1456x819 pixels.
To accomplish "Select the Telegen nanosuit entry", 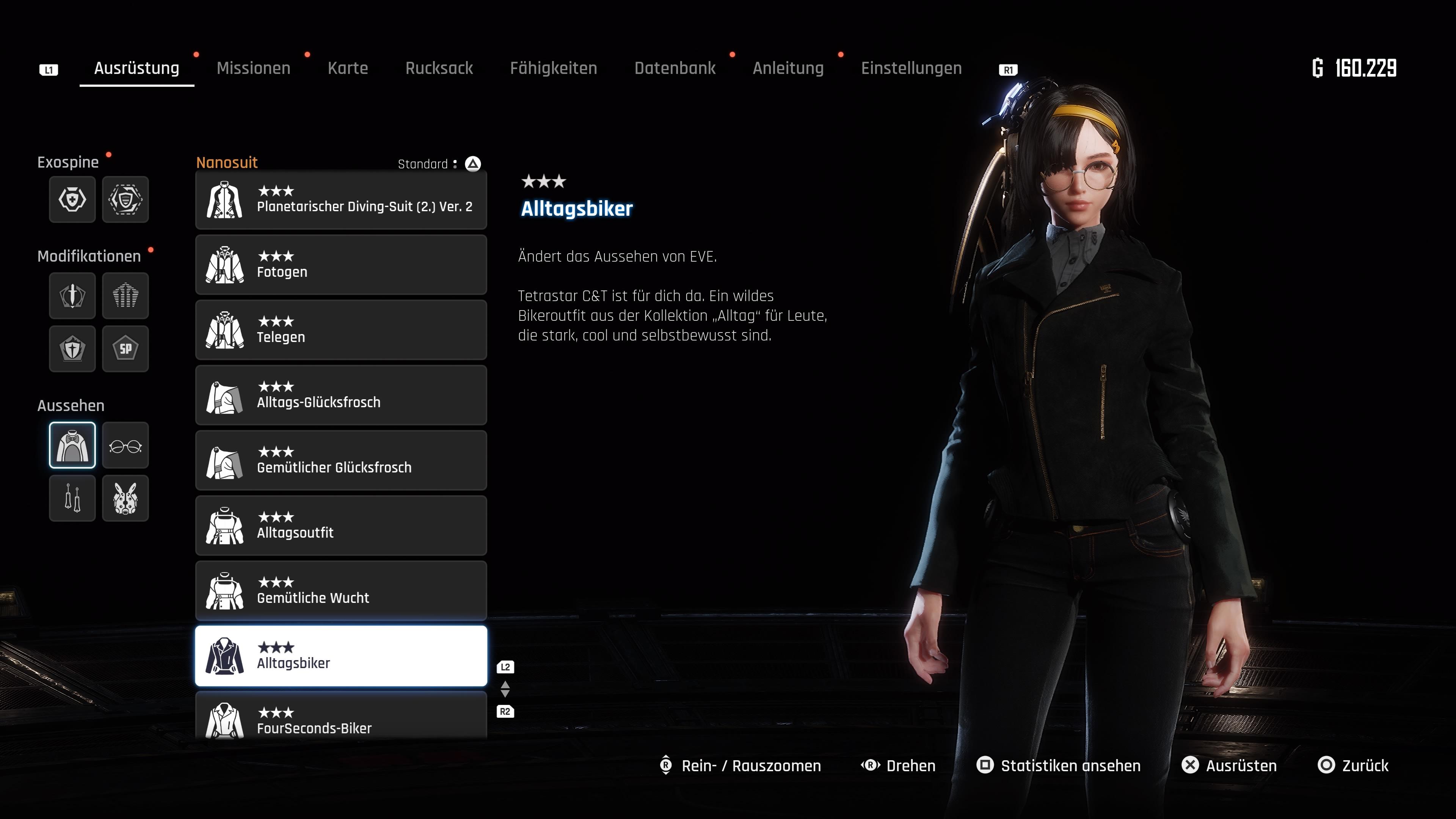I will (x=341, y=330).
